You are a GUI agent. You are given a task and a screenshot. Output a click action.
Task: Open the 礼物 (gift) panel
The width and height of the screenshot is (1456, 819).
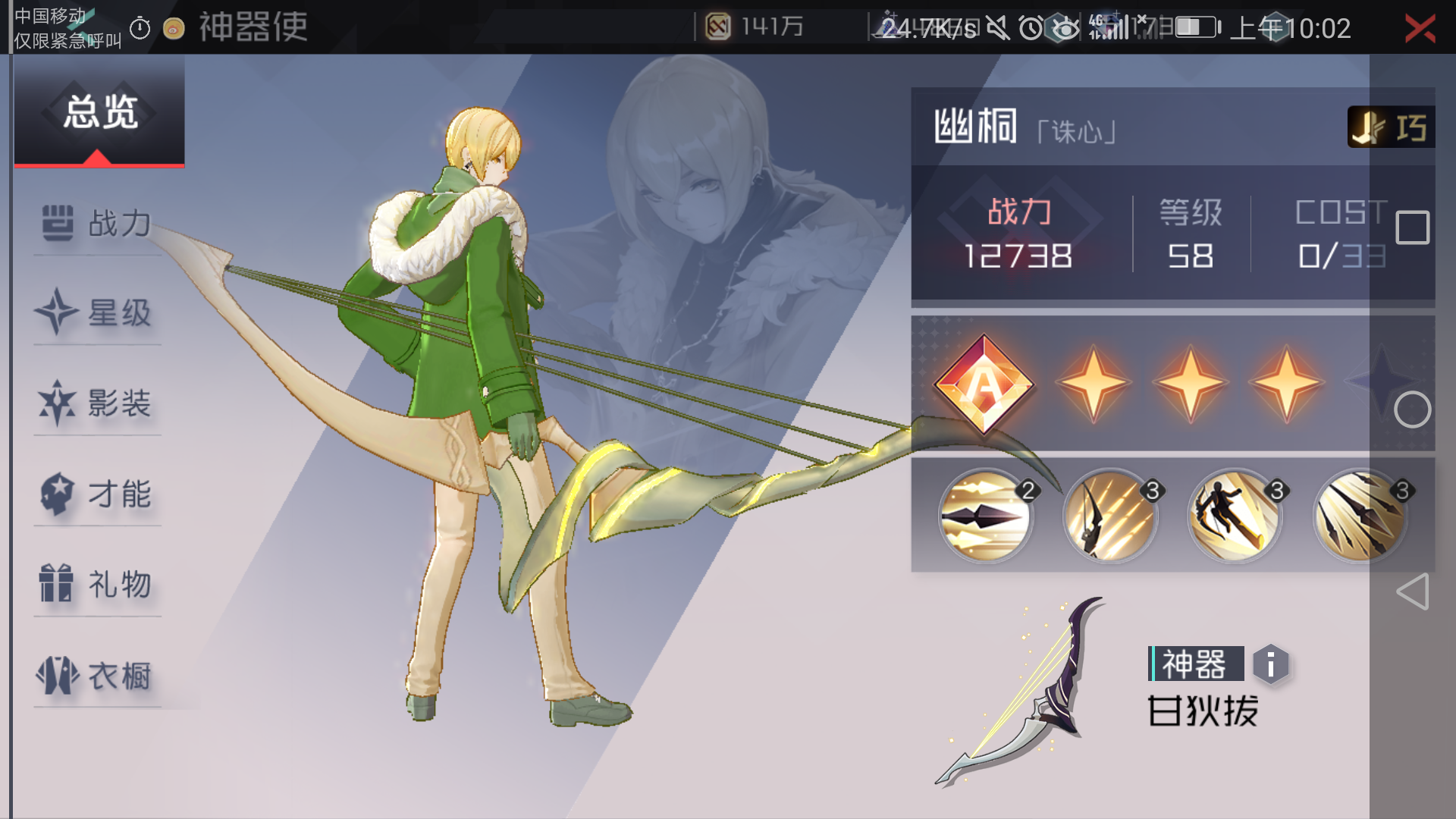[x=97, y=586]
